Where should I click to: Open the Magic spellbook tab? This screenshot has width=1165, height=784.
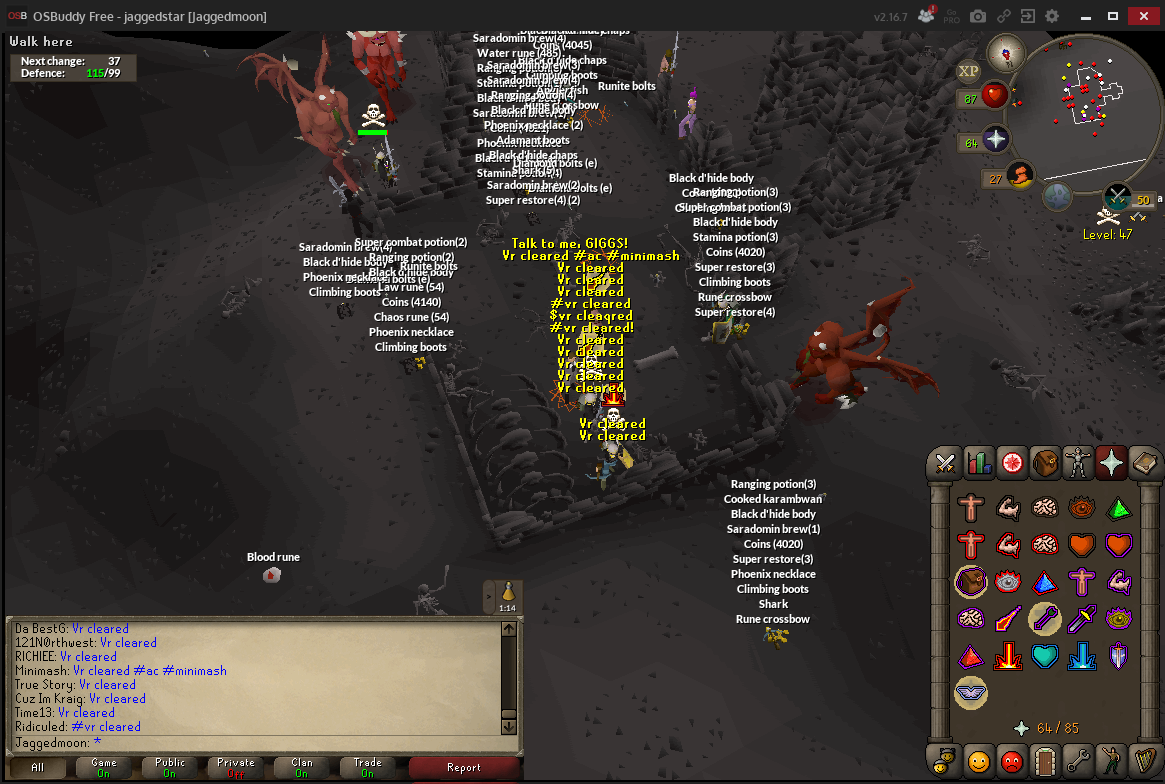click(1144, 462)
